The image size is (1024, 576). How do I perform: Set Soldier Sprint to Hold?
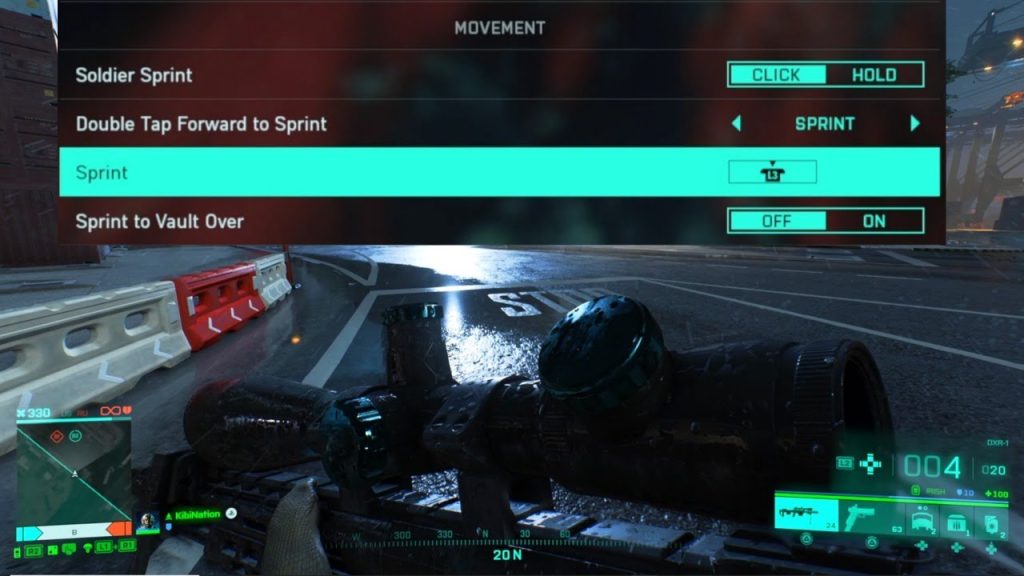click(873, 75)
